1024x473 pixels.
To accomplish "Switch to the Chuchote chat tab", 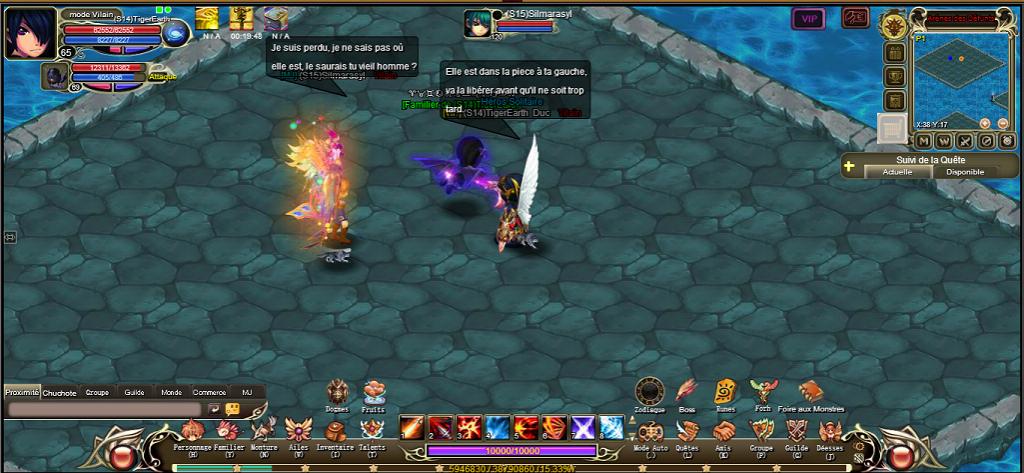I will pos(60,393).
